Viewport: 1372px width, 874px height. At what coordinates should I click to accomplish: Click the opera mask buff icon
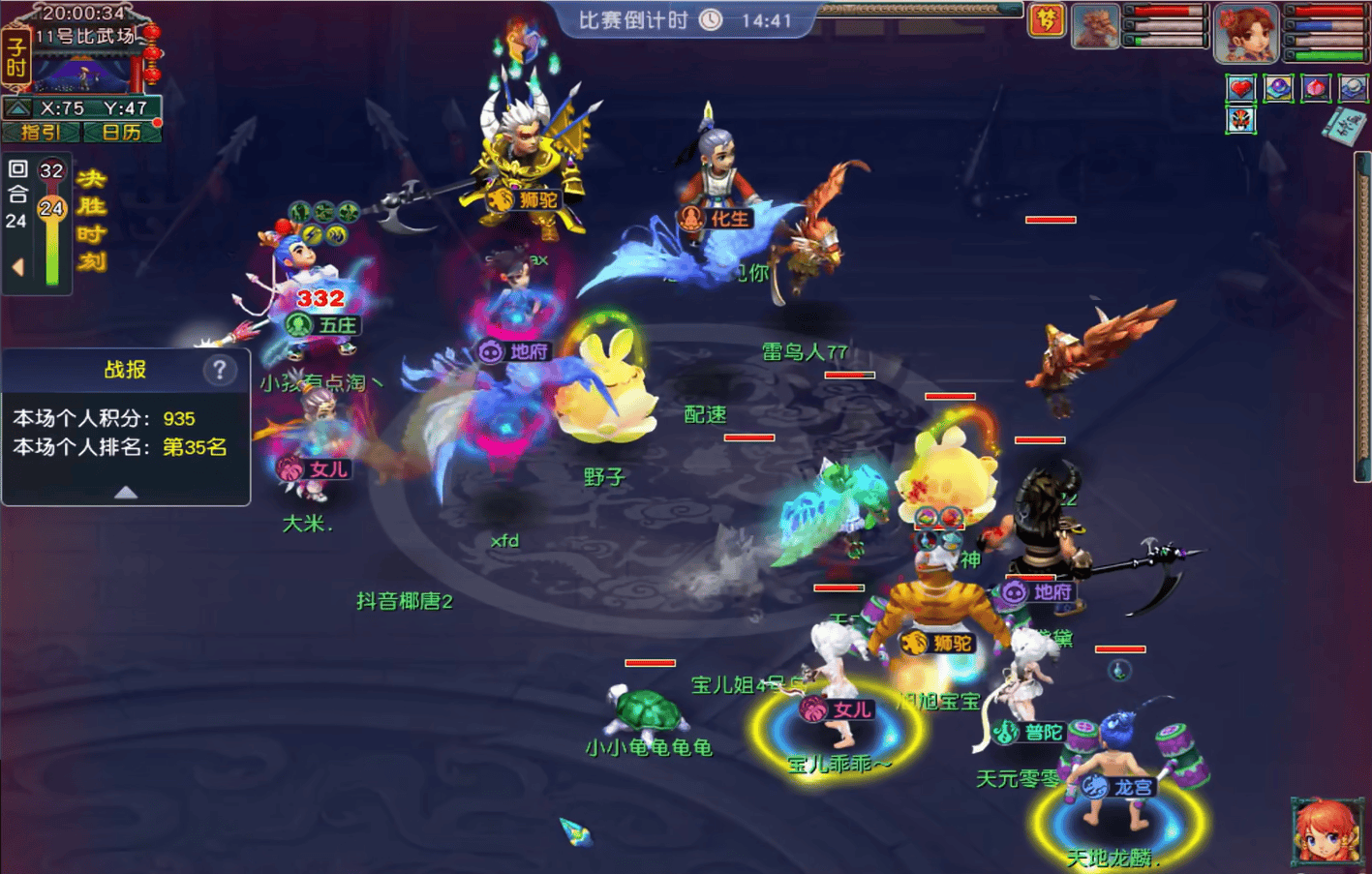click(x=1240, y=120)
